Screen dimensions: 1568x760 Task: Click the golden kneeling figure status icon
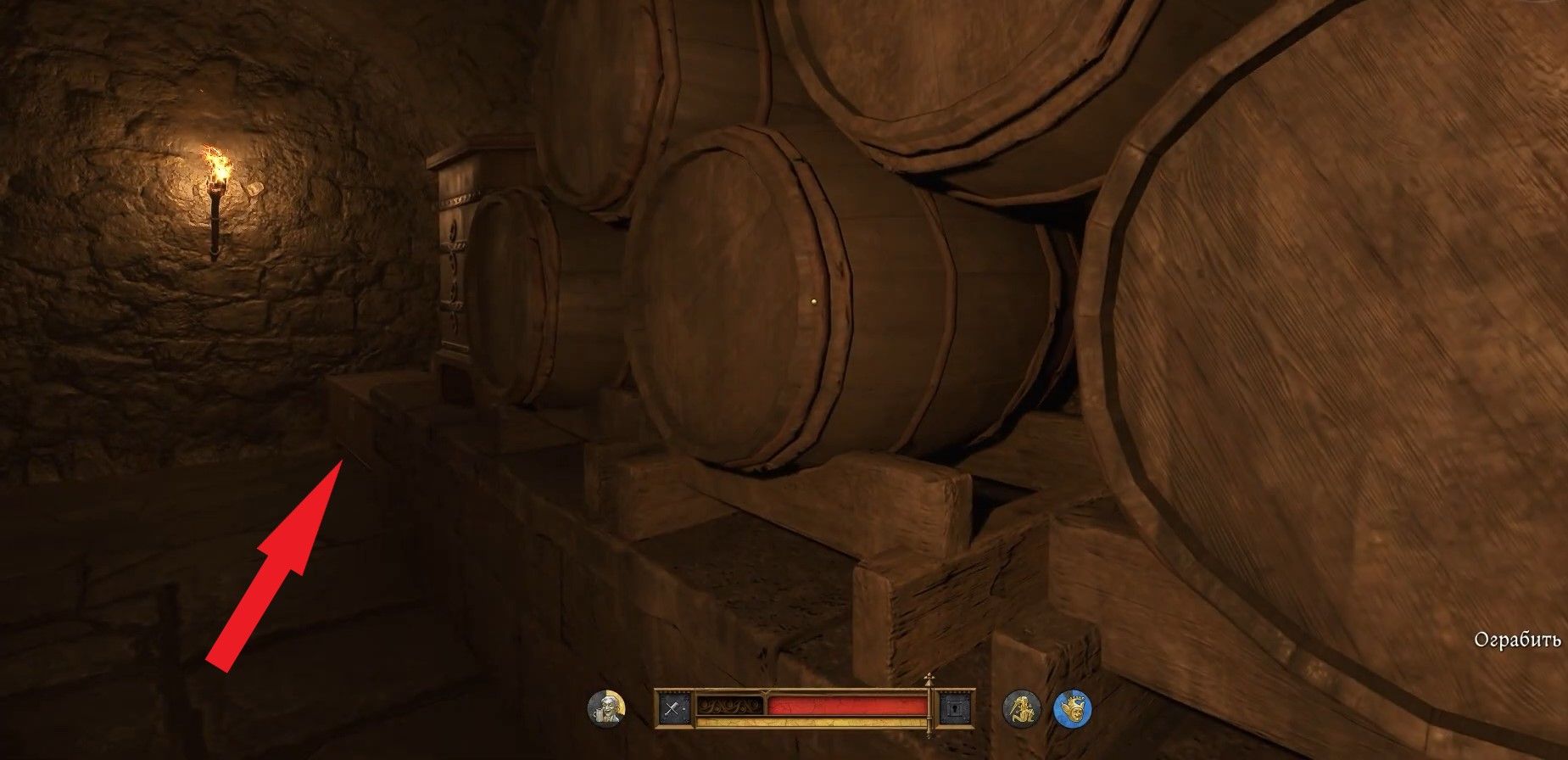[1024, 709]
